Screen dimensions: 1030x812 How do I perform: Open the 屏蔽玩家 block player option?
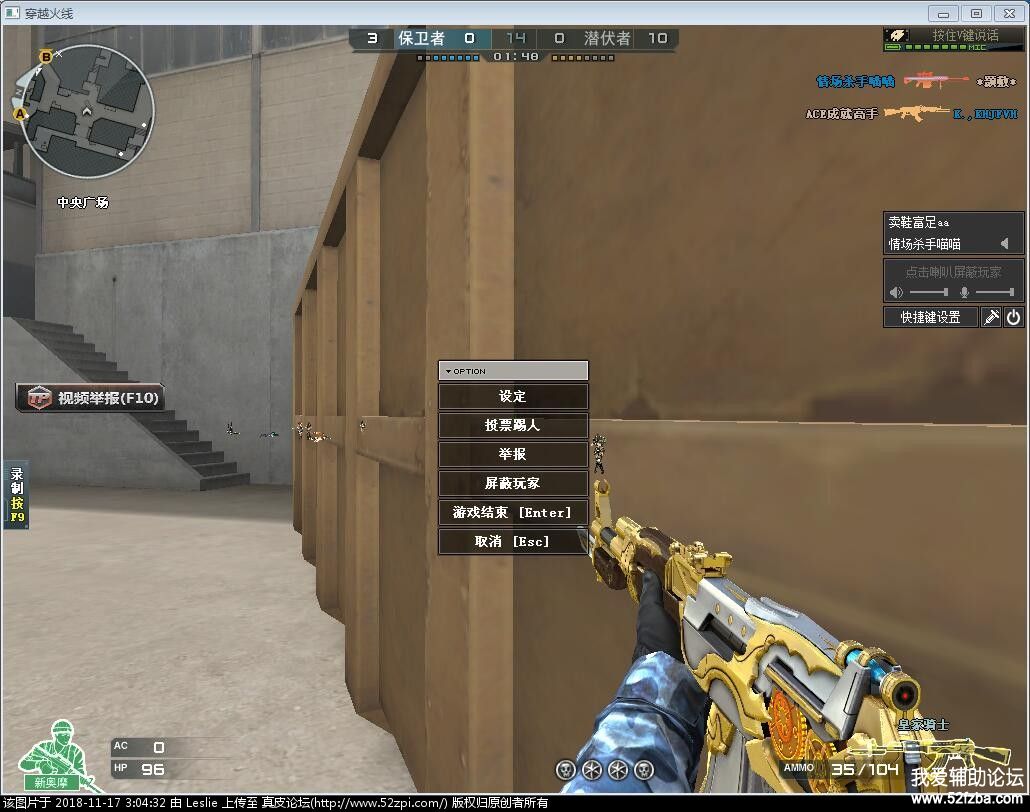click(x=512, y=484)
